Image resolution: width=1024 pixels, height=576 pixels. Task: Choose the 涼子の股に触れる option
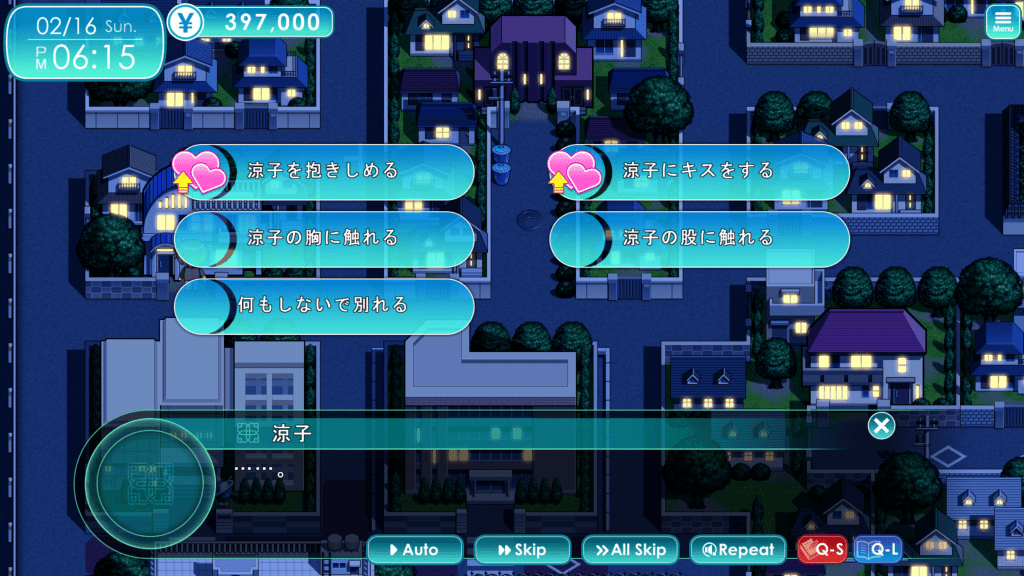[699, 238]
